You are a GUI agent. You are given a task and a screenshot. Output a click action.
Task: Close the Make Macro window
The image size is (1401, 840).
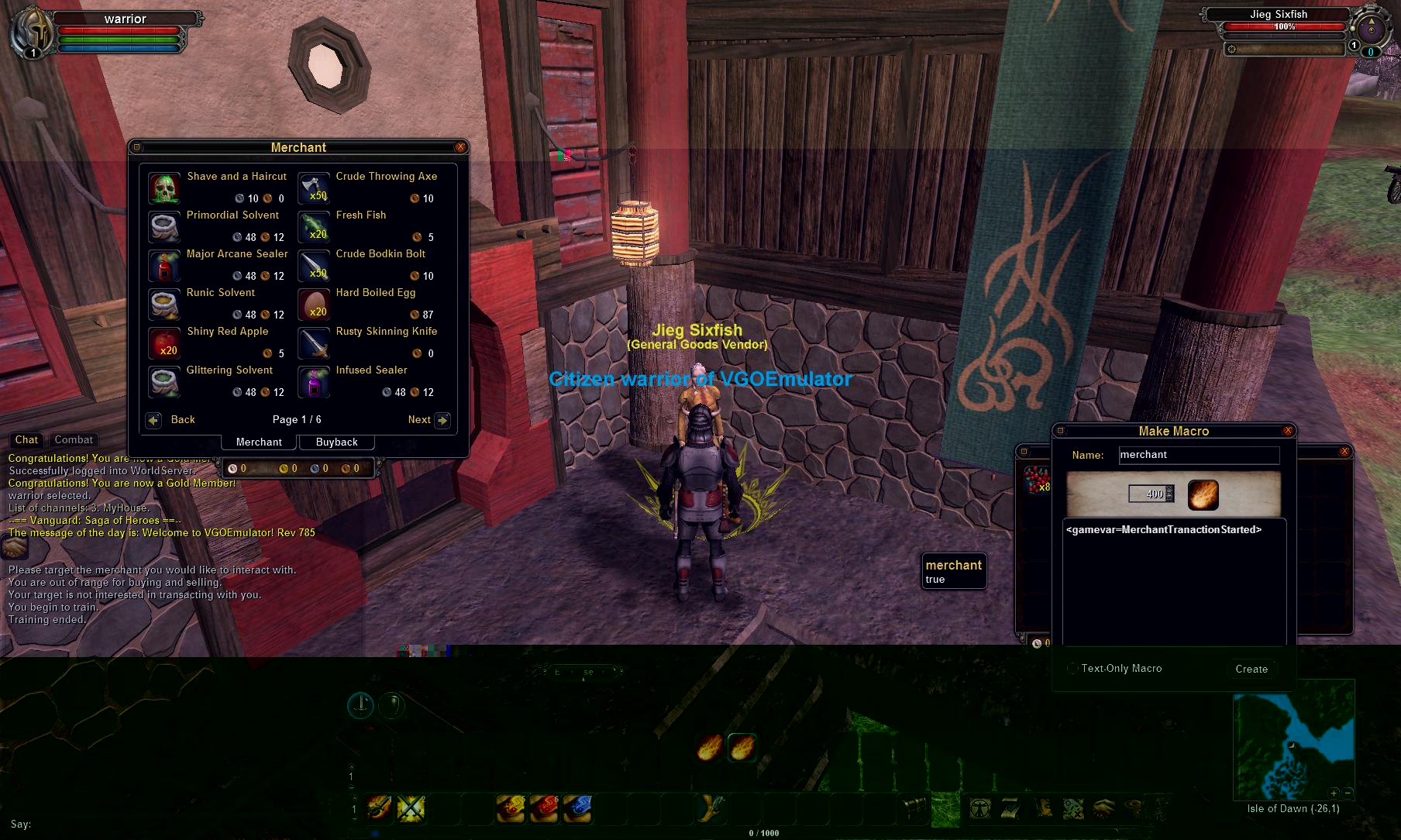tap(1288, 431)
